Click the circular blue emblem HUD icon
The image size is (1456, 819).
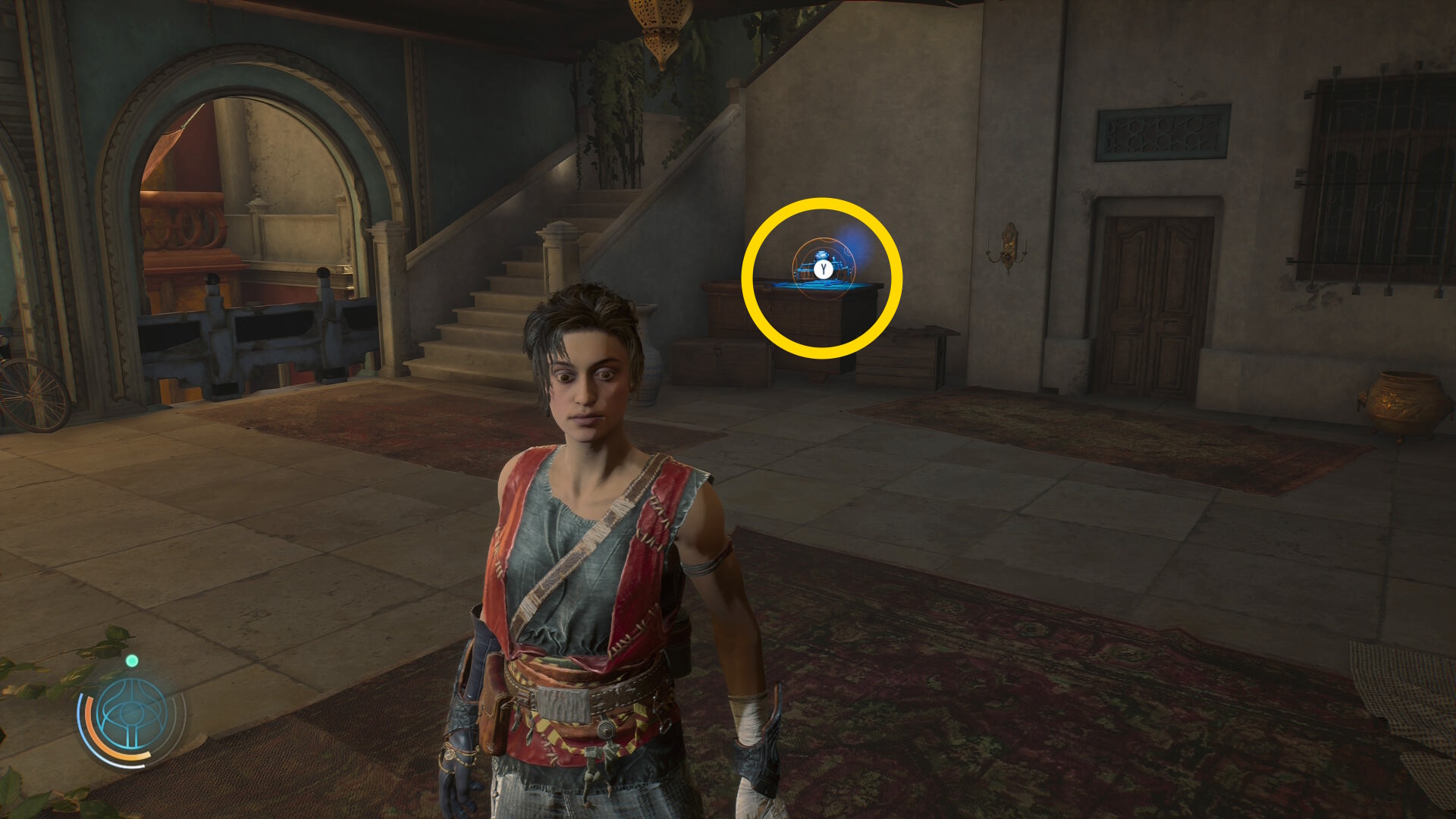(x=132, y=715)
